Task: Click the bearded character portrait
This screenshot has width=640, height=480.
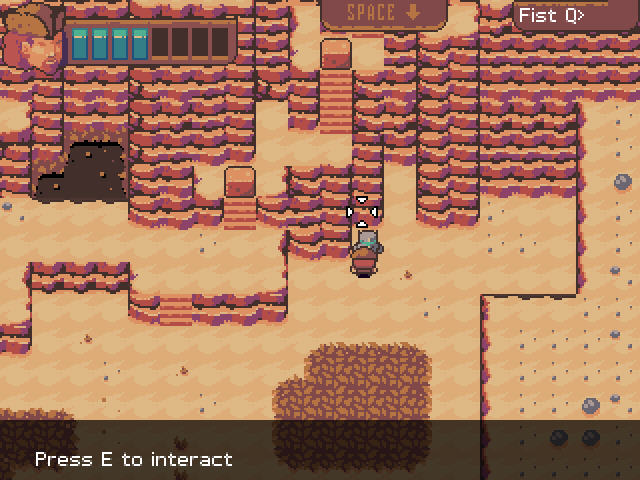Action: pos(32,38)
